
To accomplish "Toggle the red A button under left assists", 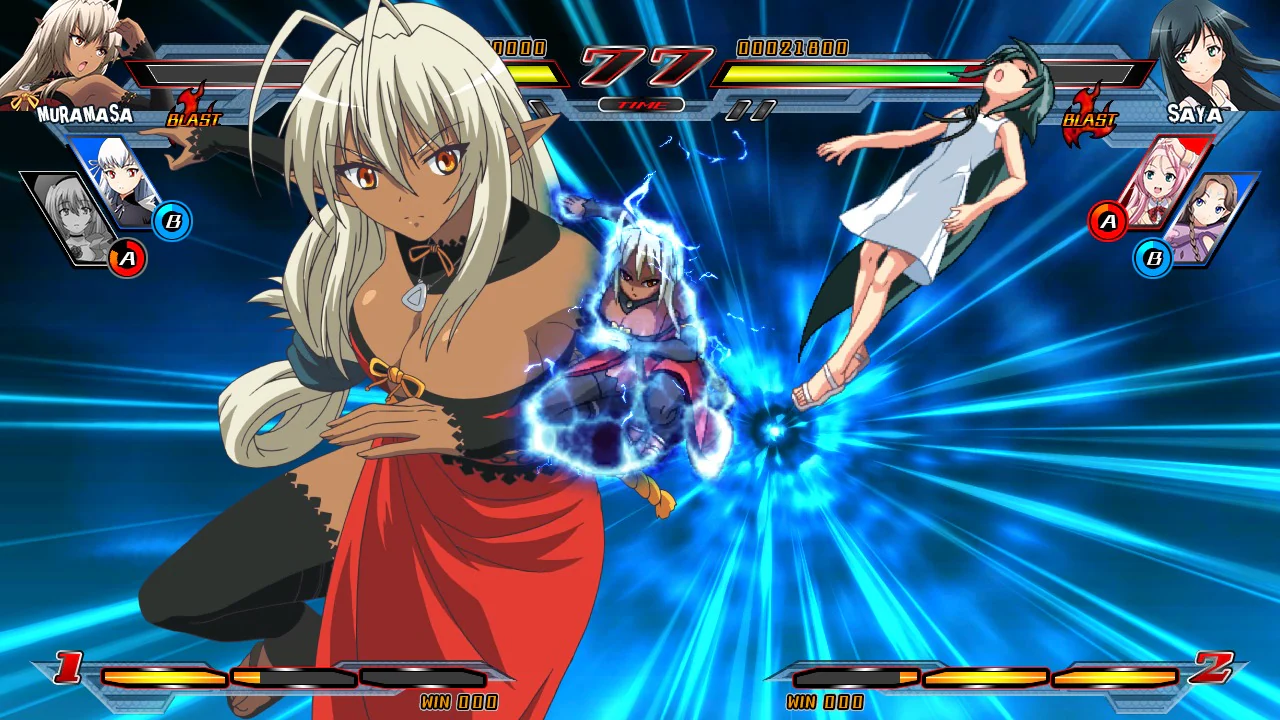I will click(x=126, y=258).
